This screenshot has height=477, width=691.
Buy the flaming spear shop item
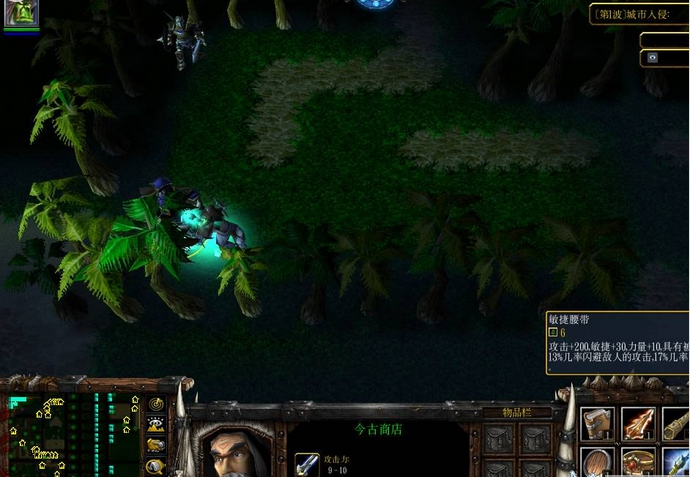(x=639, y=423)
